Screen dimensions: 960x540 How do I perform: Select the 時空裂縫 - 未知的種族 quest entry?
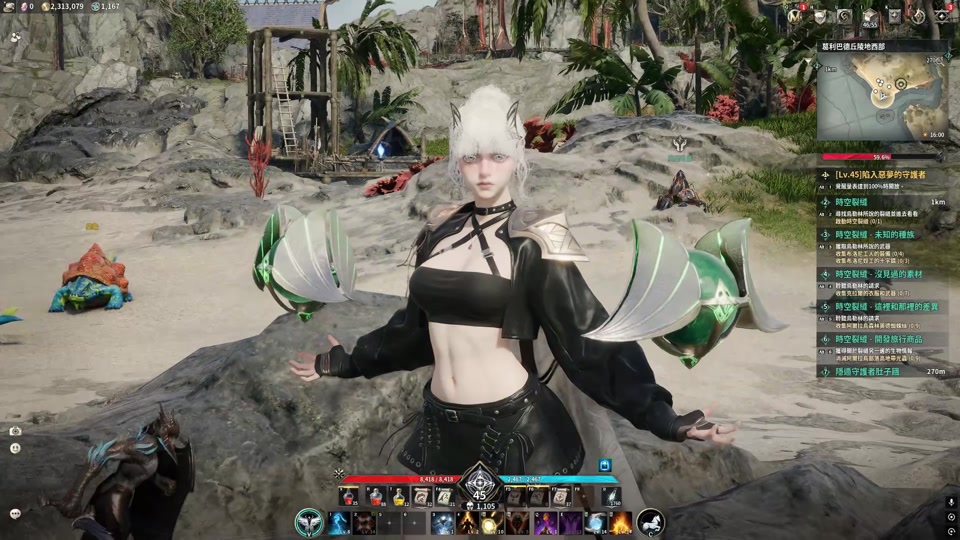coord(880,234)
